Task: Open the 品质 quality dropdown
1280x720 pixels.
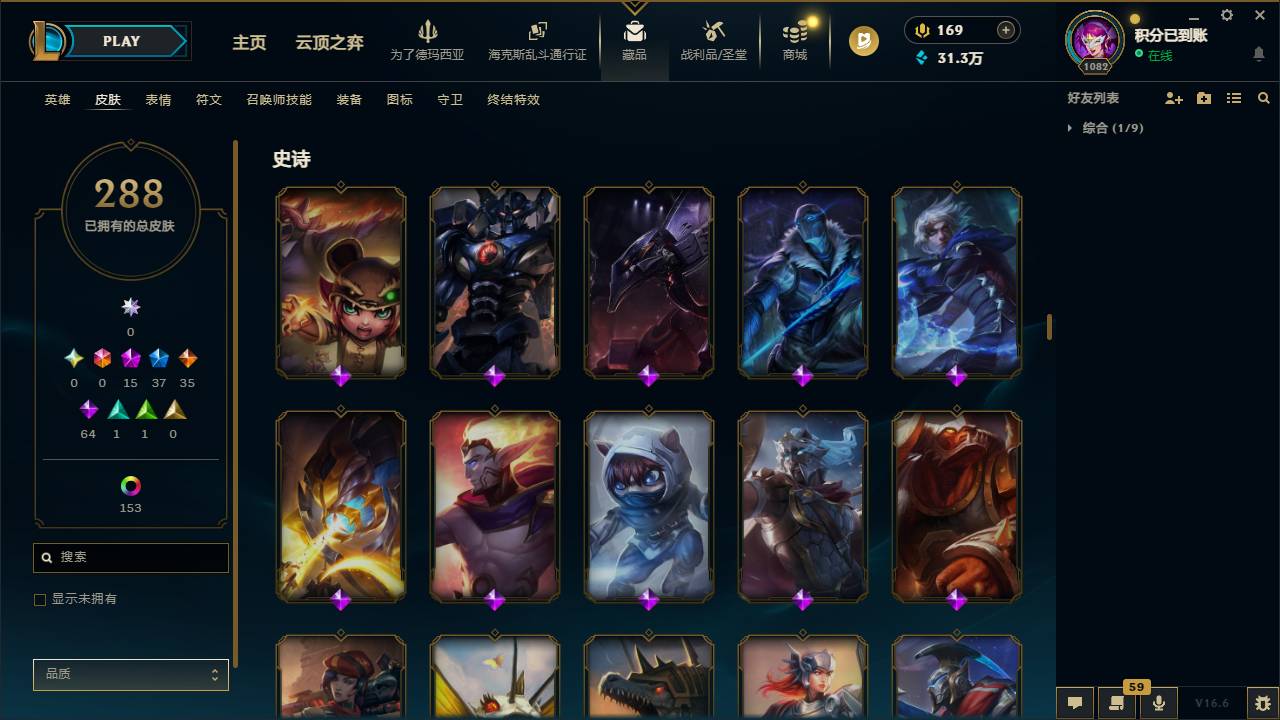Action: click(x=130, y=674)
